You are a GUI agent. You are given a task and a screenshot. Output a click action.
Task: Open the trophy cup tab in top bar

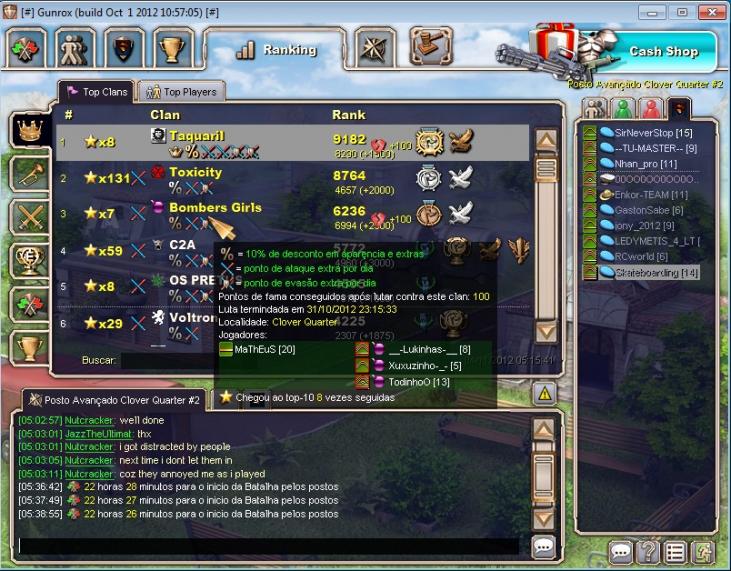point(175,49)
